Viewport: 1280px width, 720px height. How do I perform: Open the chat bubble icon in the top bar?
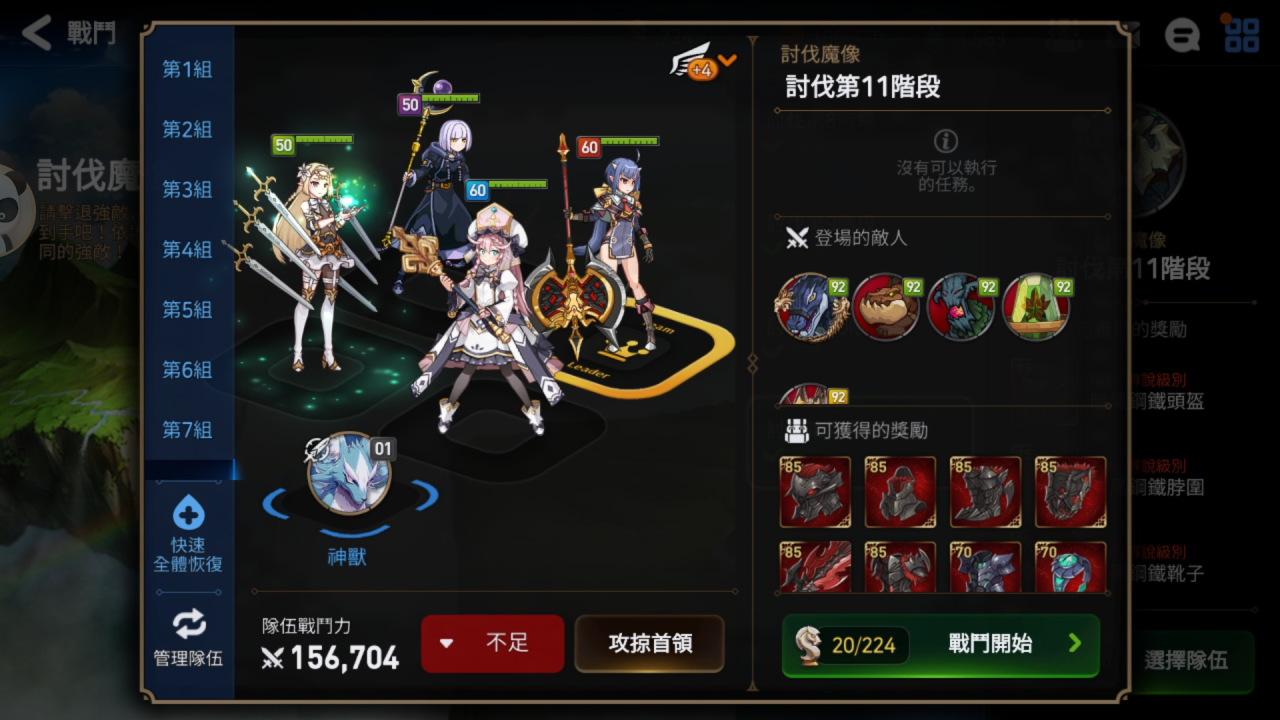1183,36
